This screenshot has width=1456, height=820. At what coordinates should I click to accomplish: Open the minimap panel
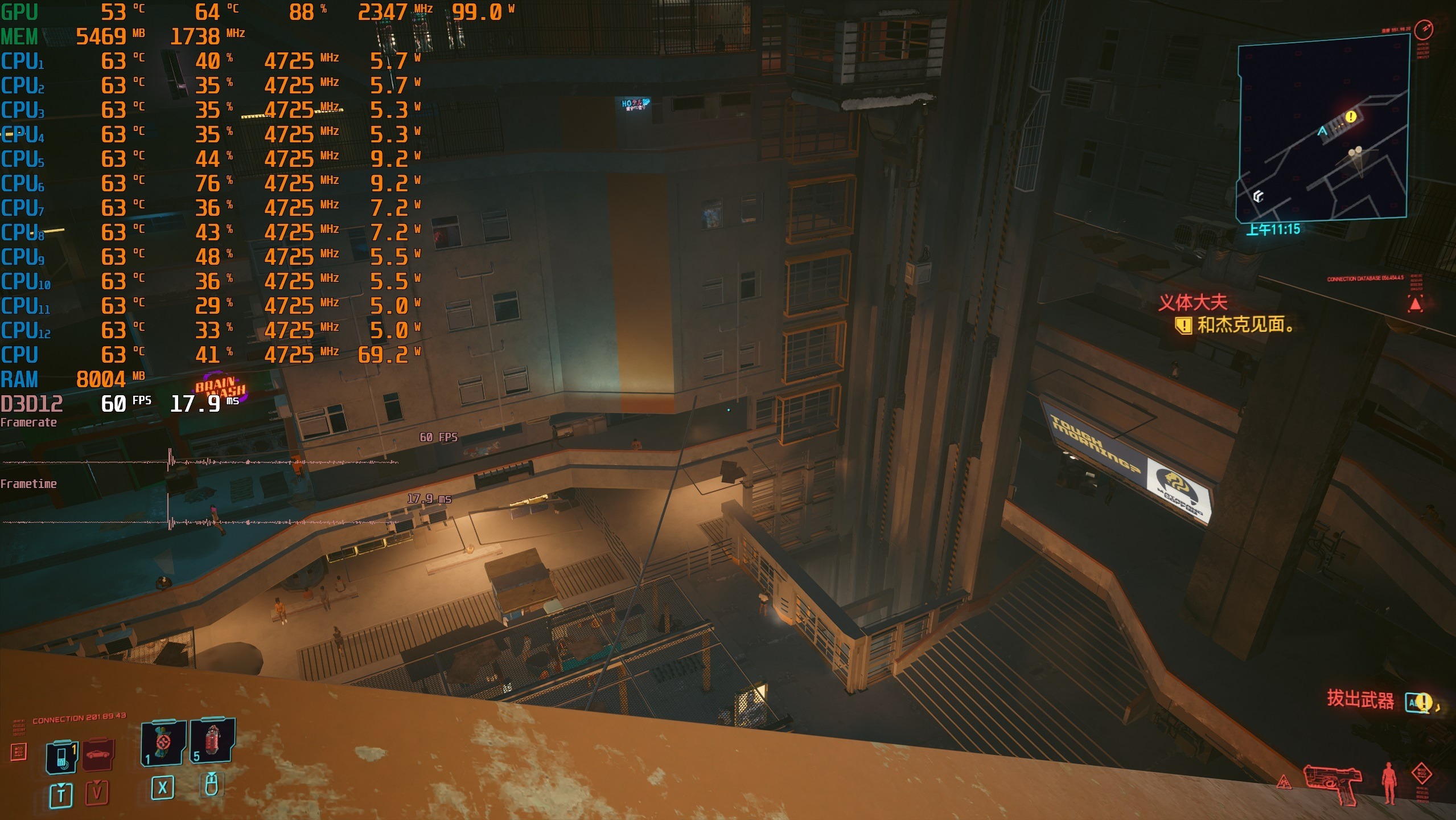coord(1322,129)
